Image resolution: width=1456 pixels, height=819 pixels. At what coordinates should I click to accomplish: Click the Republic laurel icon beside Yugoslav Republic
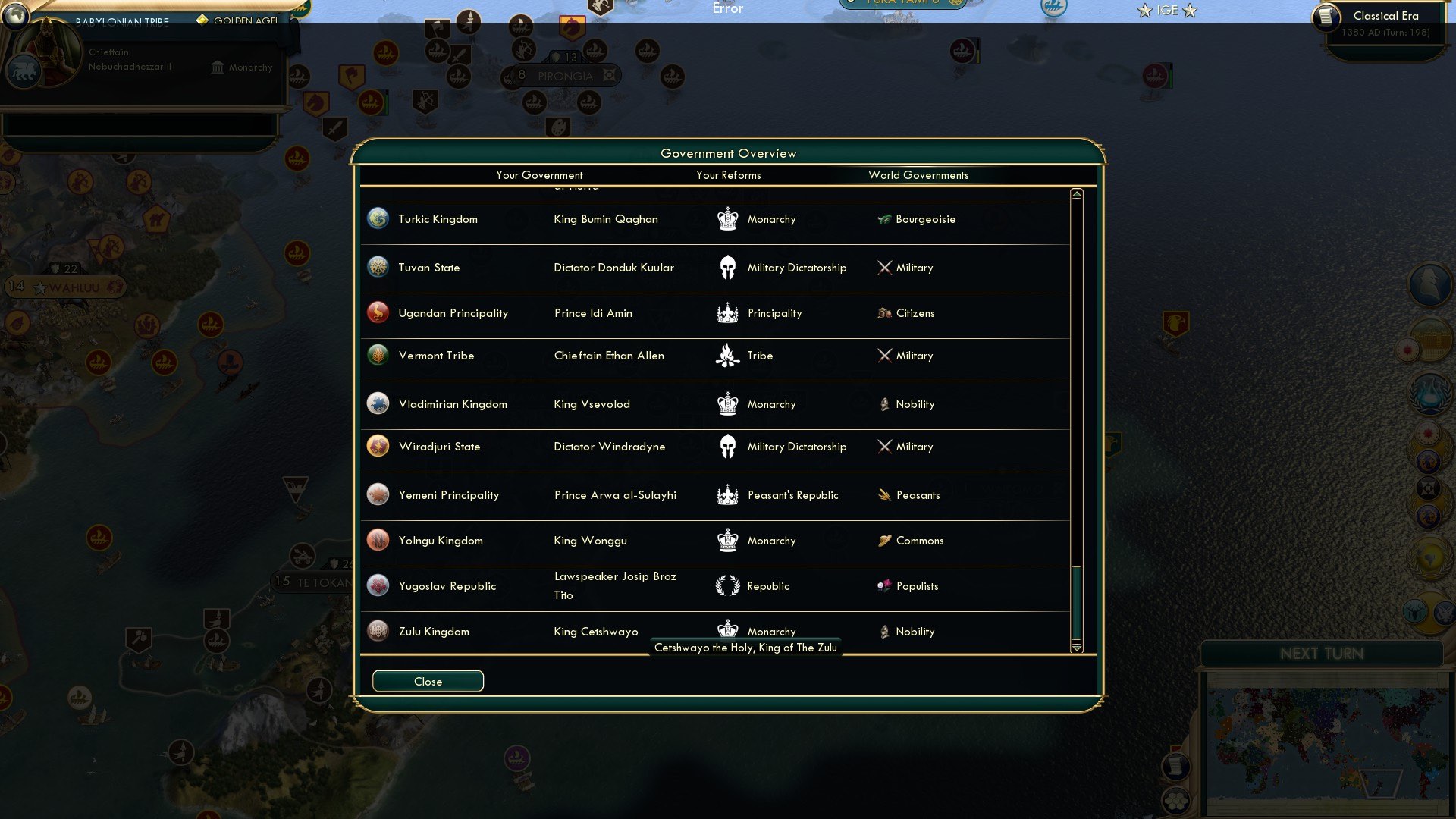pyautogui.click(x=728, y=585)
